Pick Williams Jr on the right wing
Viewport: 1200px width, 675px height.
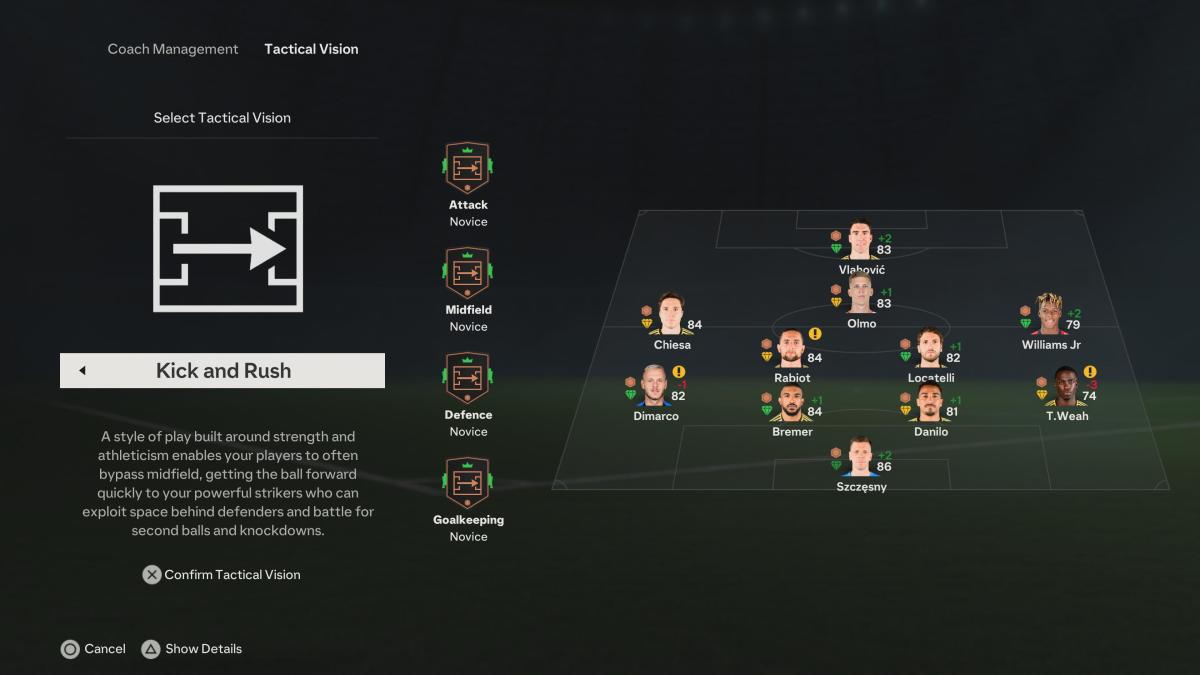[1050, 318]
